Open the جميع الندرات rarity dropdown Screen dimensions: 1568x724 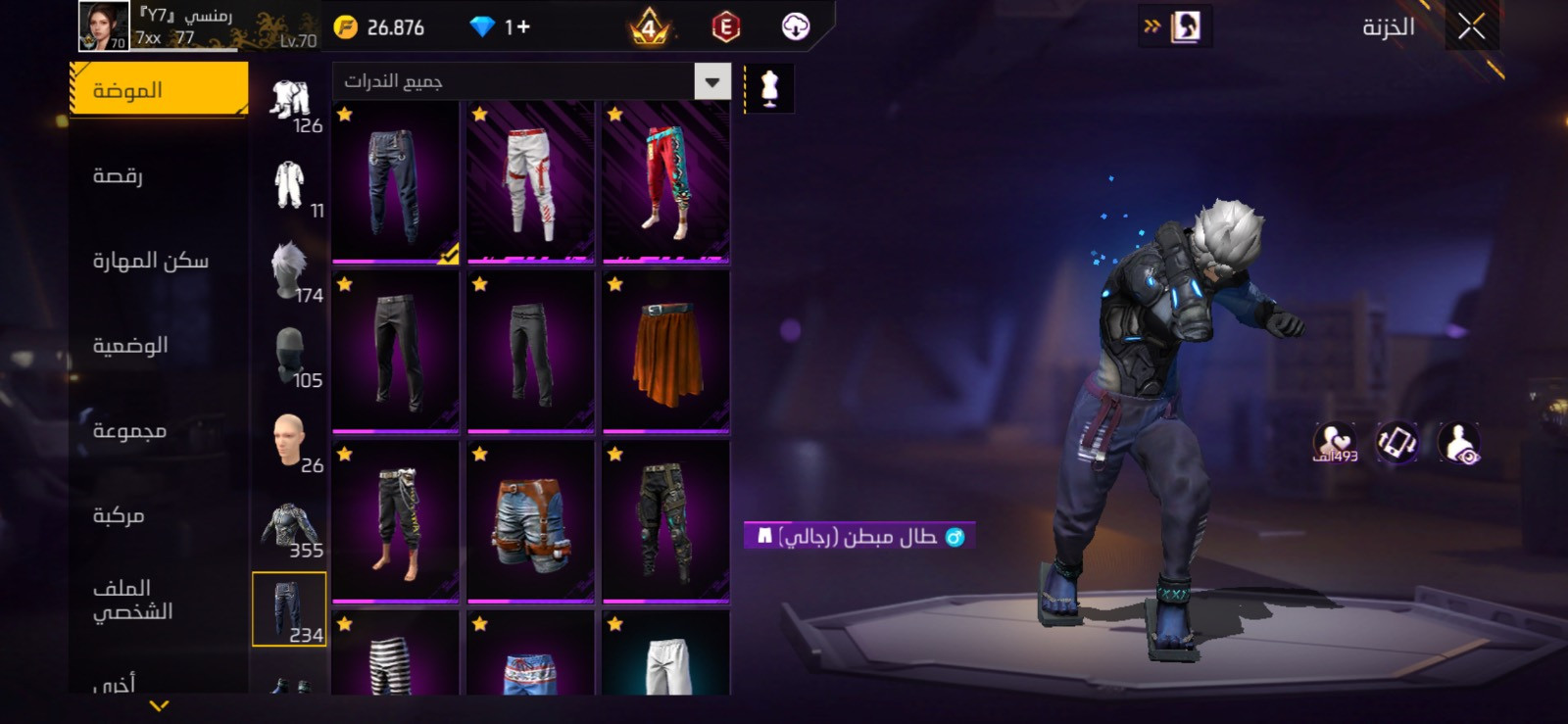531,81
